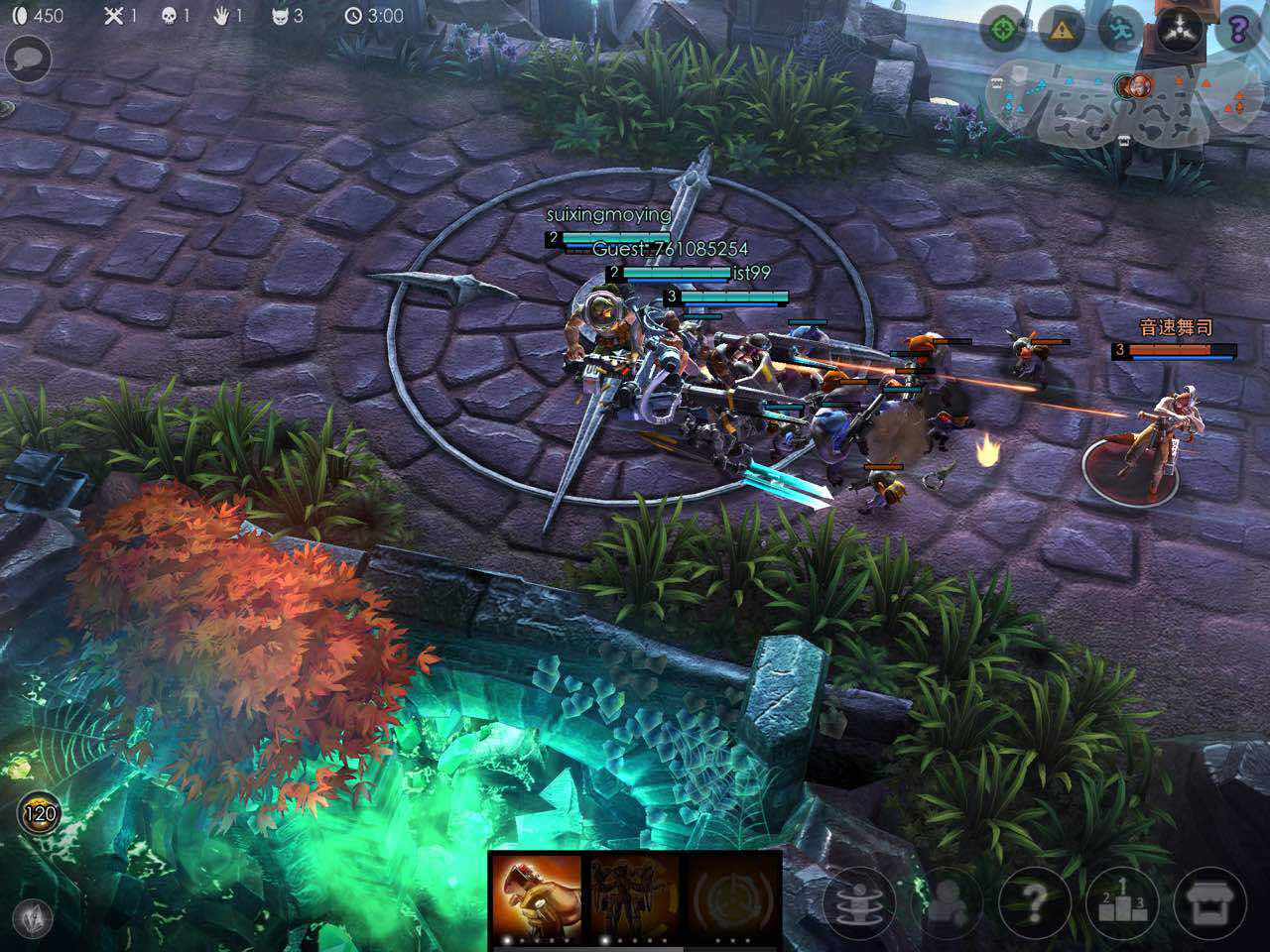Image resolution: width=1270 pixels, height=952 pixels.
Task: Open the lane minimap
Action: 1116,103
